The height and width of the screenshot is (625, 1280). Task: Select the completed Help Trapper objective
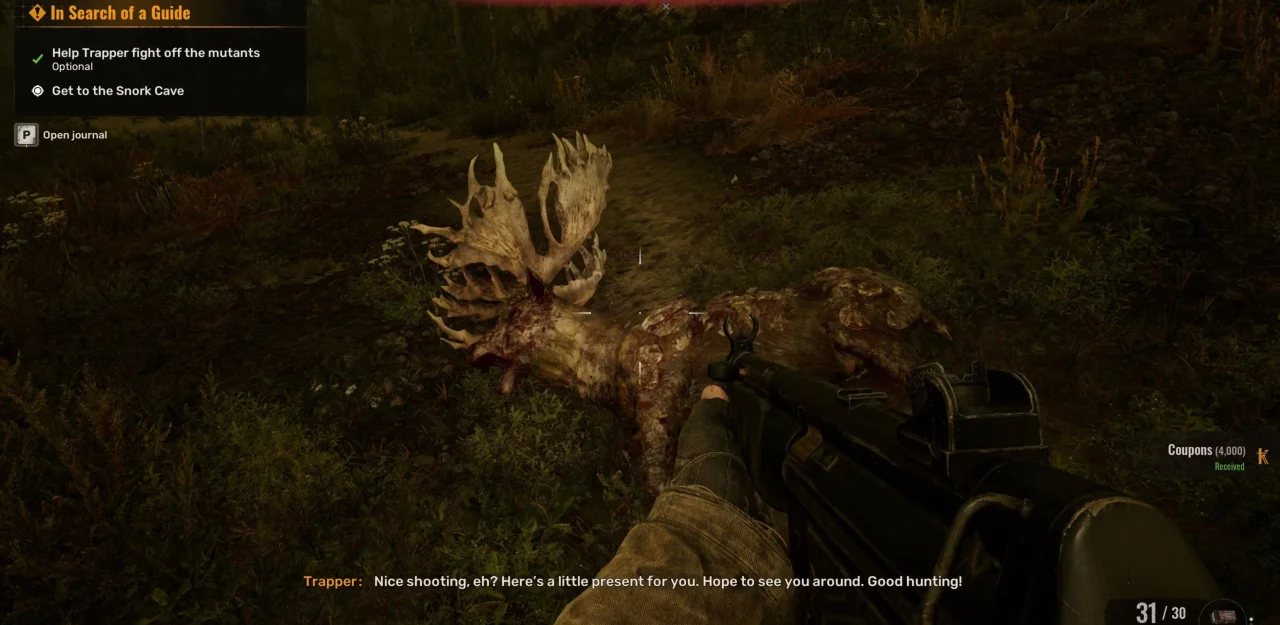[155, 53]
